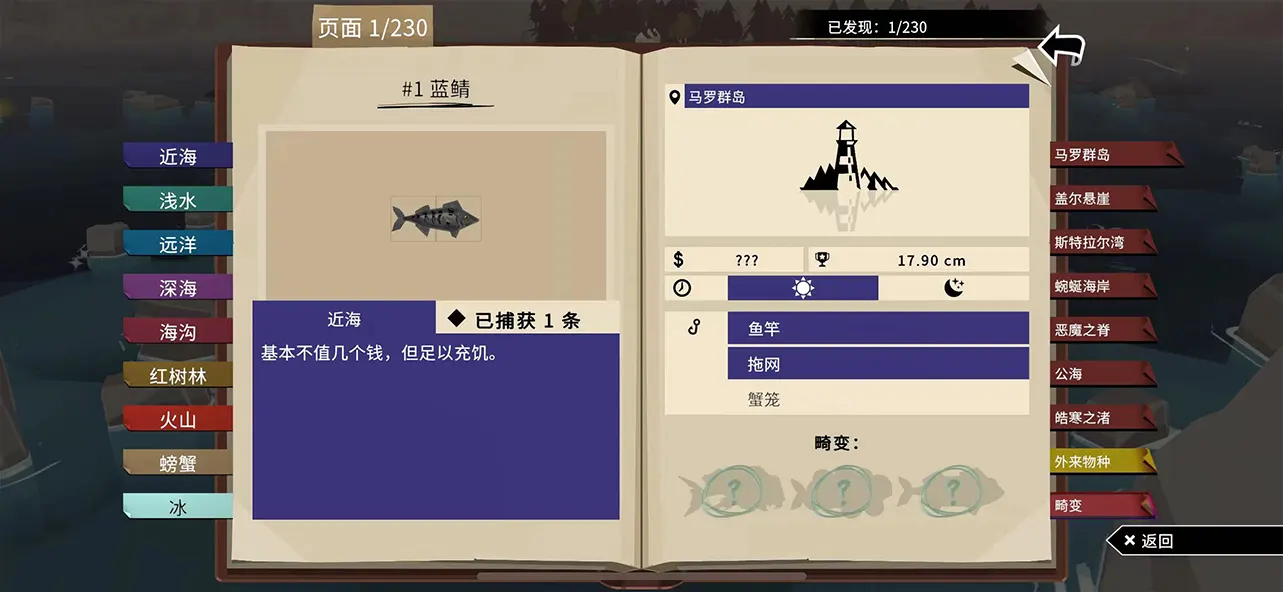This screenshot has width=1283, height=592.
Task: Switch to the 红树林 tab
Action: (178, 376)
